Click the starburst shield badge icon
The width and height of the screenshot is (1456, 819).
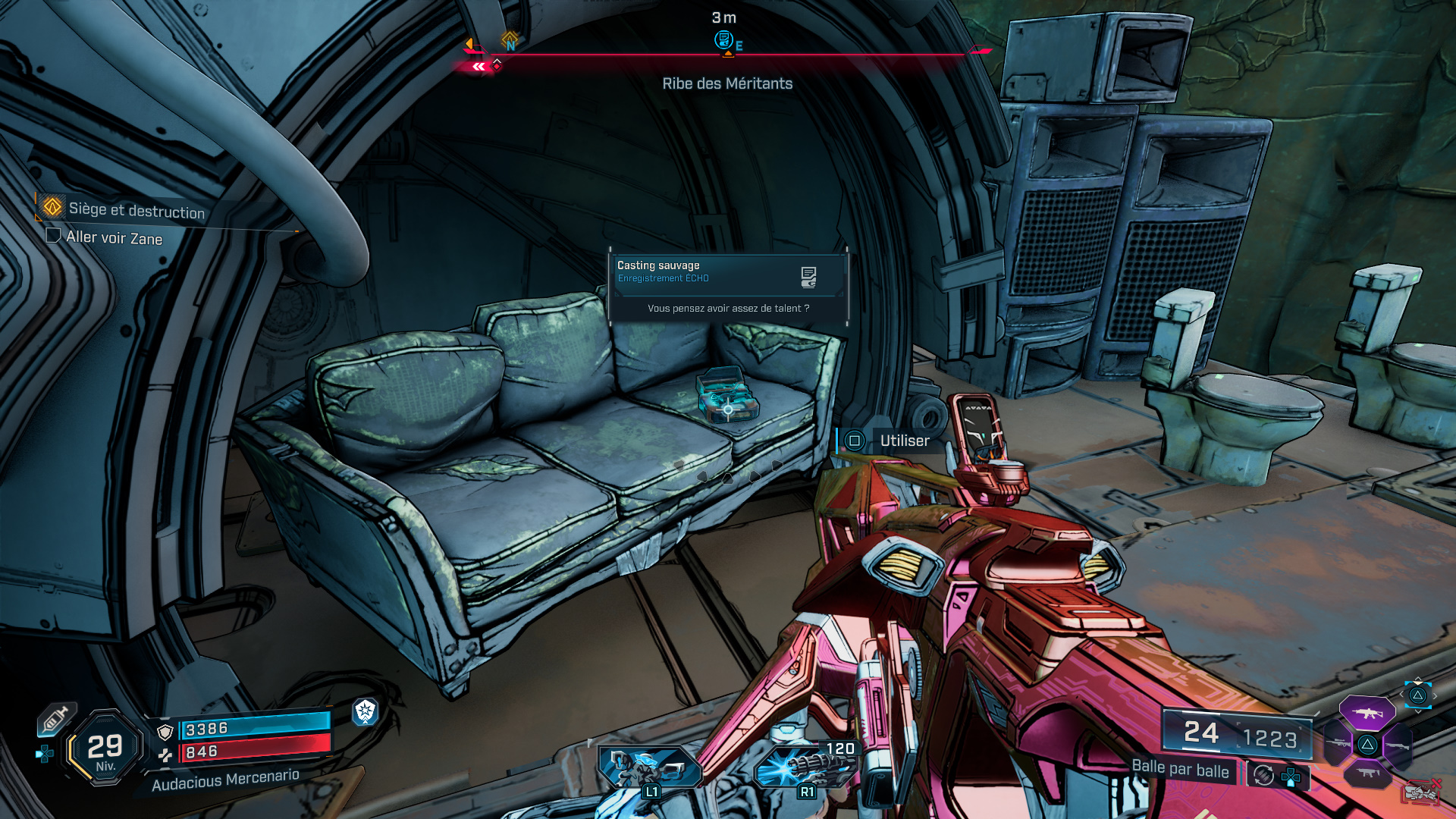[366, 711]
